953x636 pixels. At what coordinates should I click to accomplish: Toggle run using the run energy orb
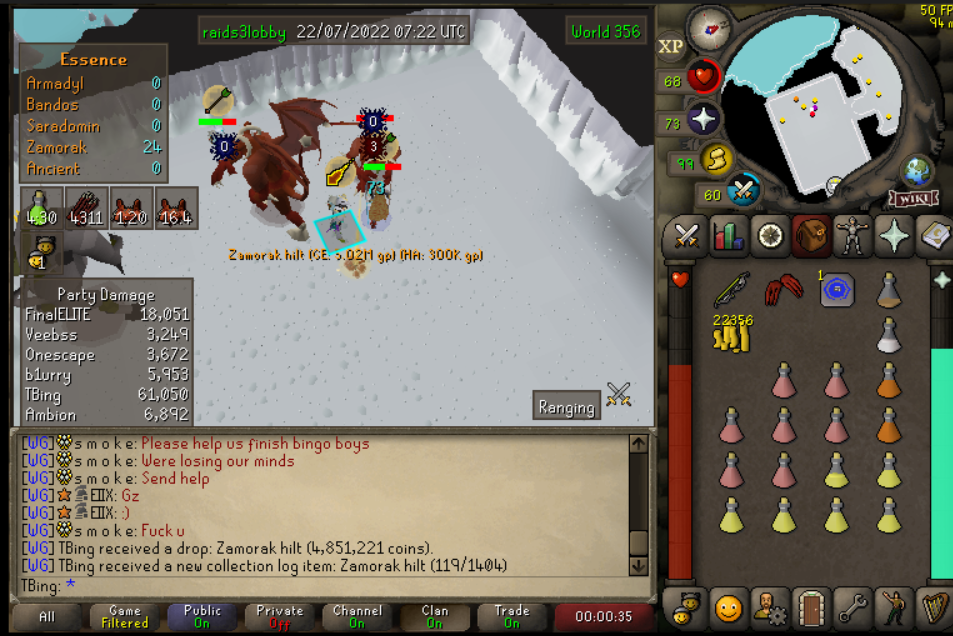coord(716,158)
